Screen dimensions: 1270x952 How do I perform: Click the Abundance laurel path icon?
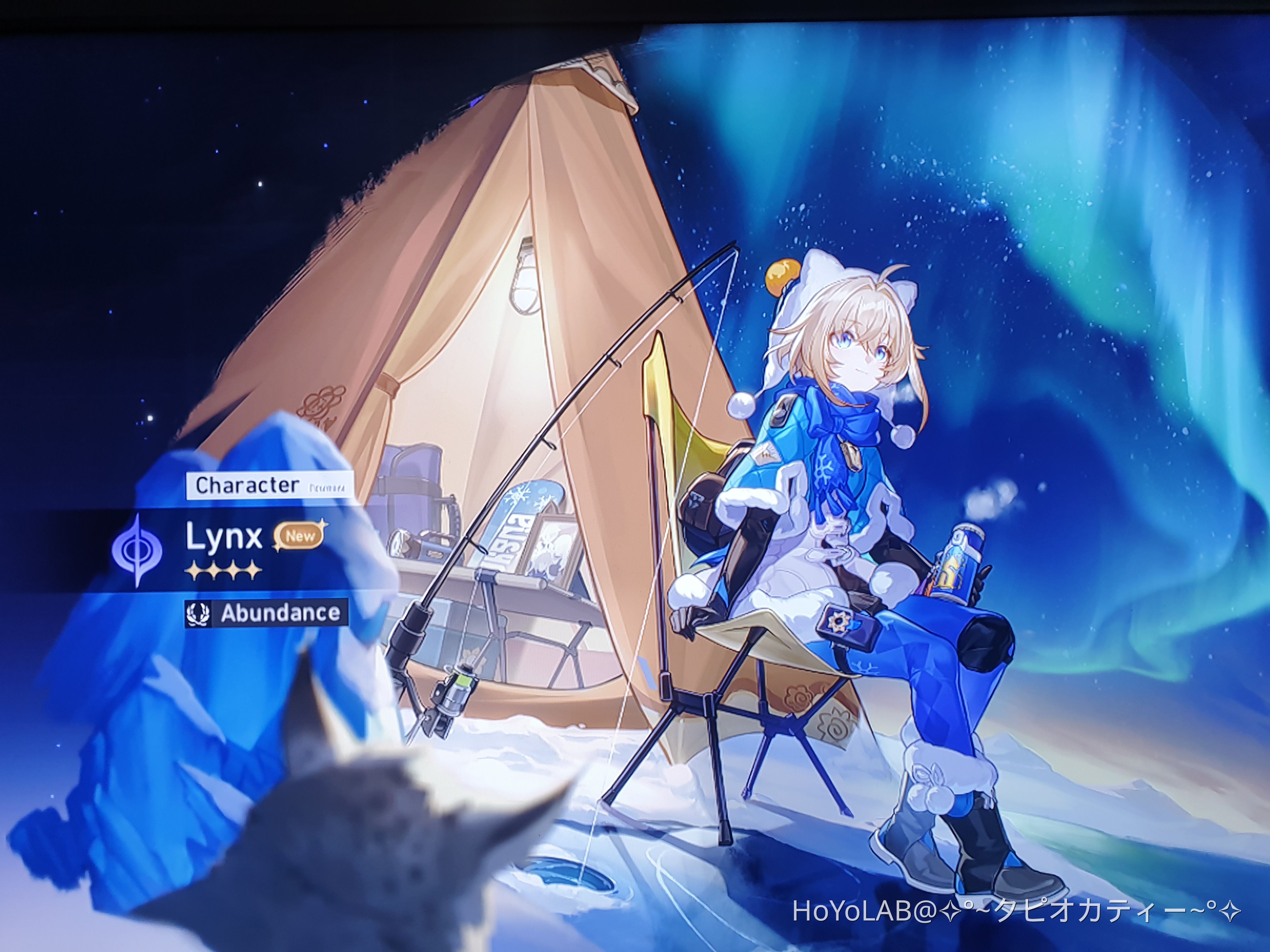(x=198, y=615)
